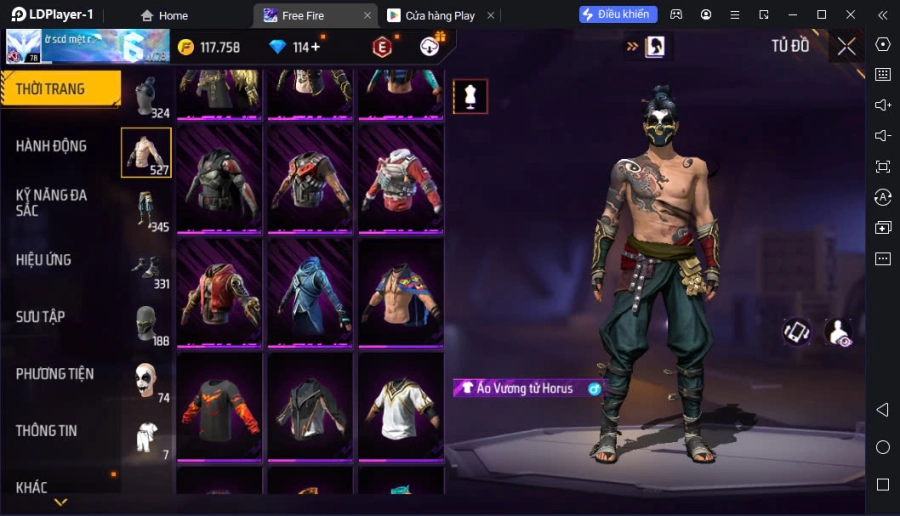This screenshot has height=516, width=900.
Task: Open the PHƯƠNG TIỆN category
Action: [55, 374]
